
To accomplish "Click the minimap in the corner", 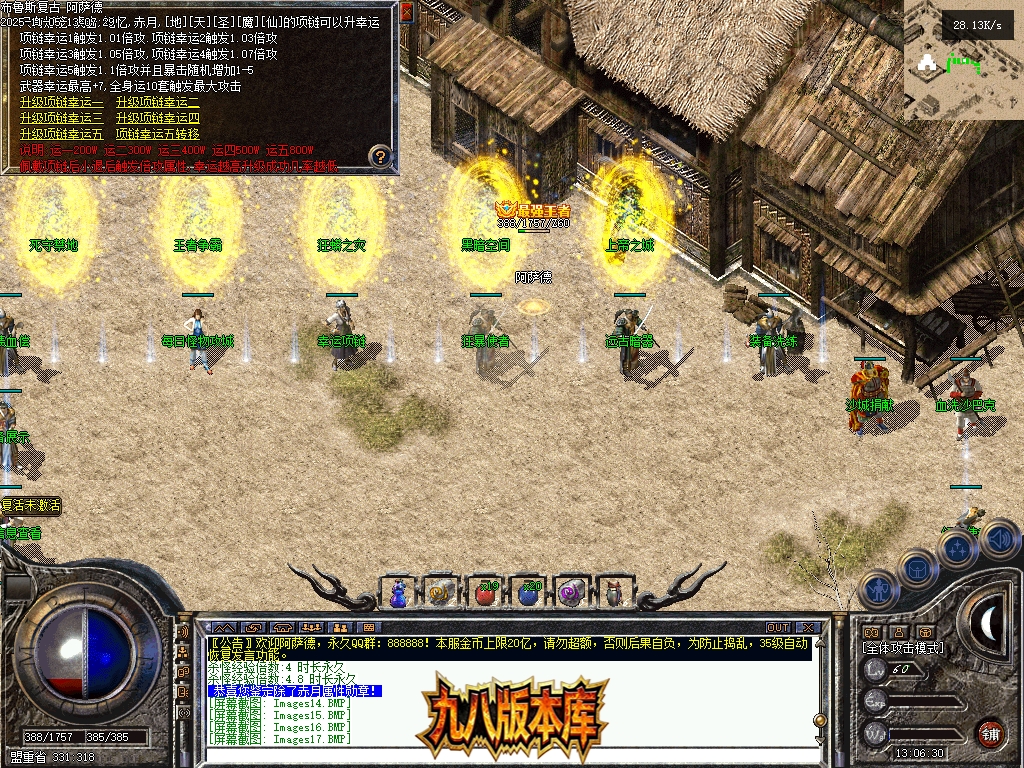I will point(963,60).
